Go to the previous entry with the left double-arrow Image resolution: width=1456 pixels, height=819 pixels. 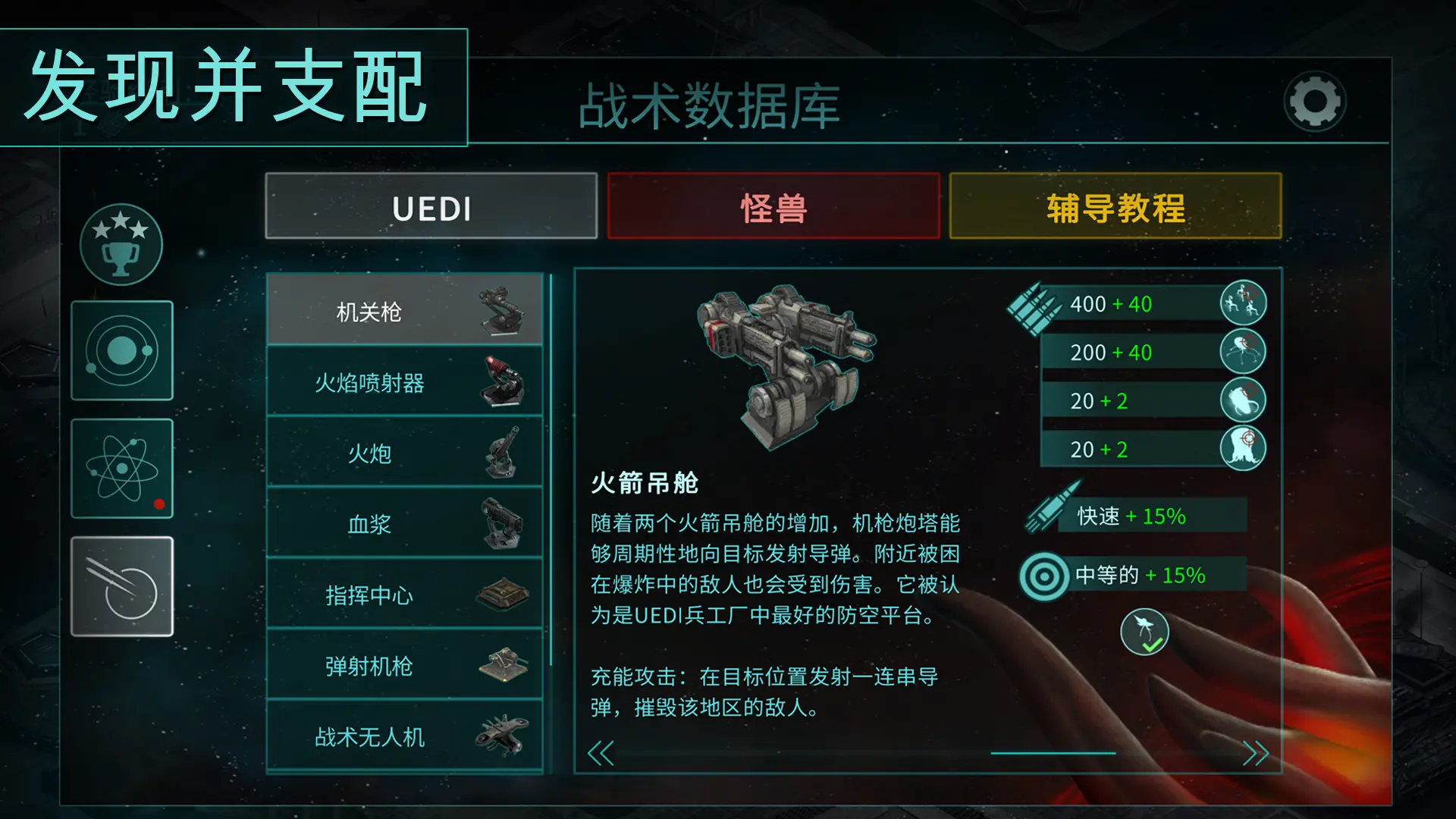tap(603, 755)
